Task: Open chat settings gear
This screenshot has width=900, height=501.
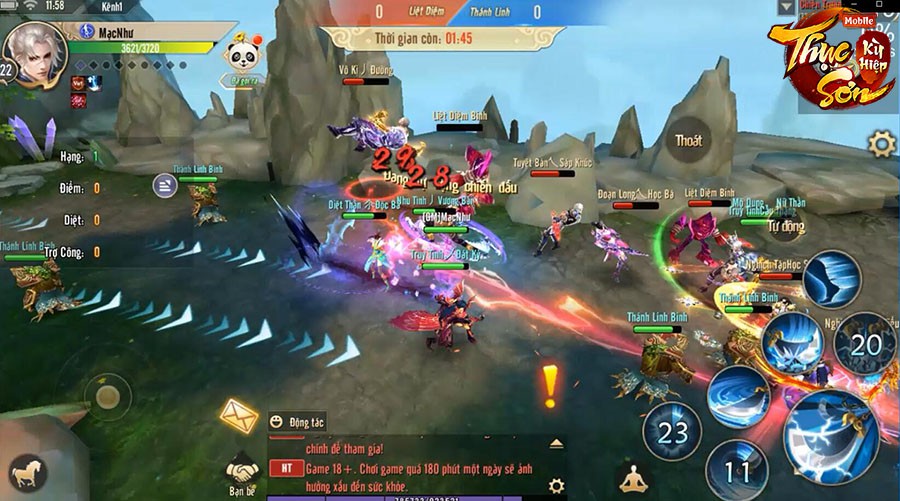Action: [556, 485]
